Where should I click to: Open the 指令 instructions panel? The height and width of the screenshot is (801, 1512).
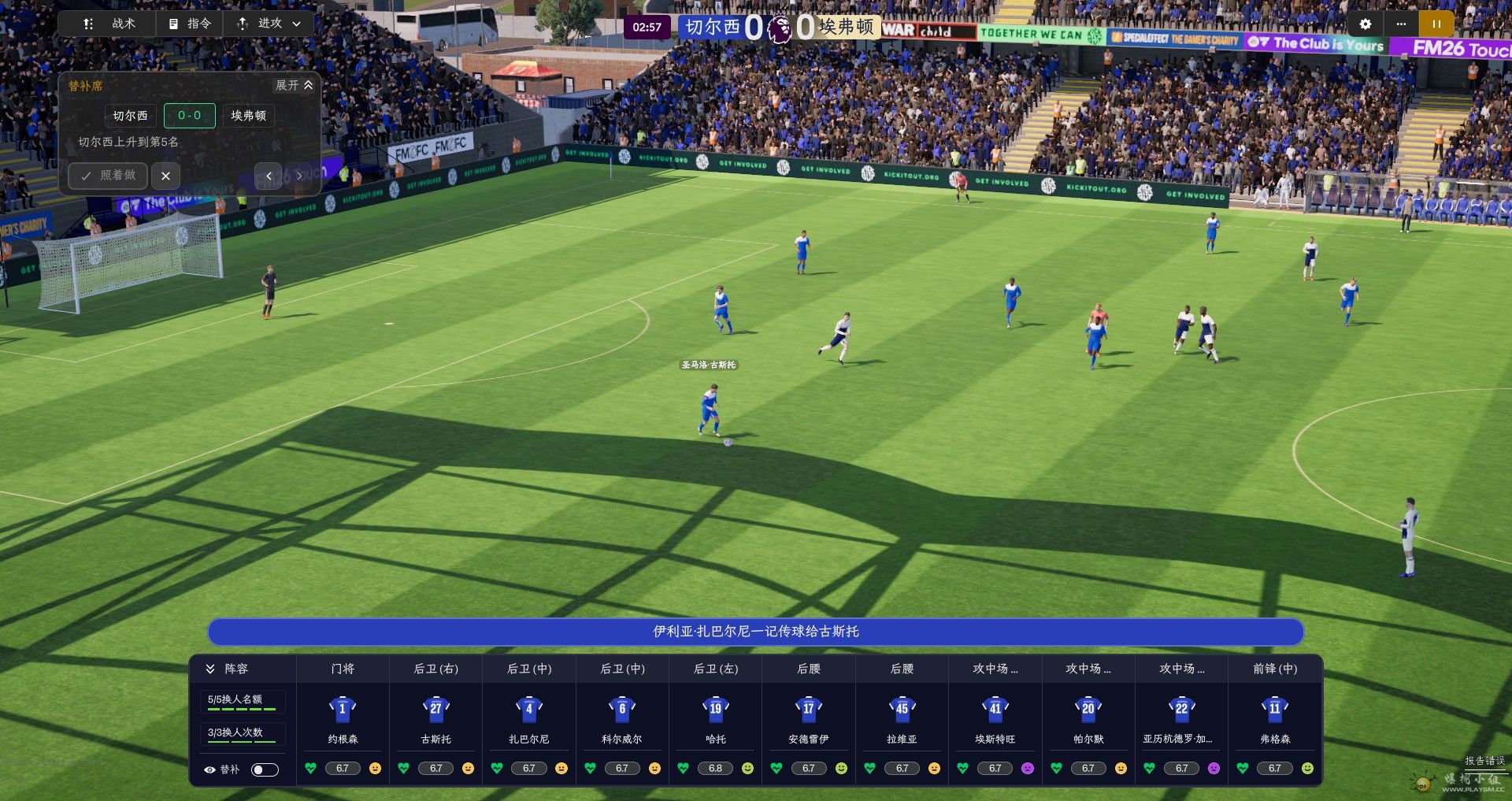point(190,24)
